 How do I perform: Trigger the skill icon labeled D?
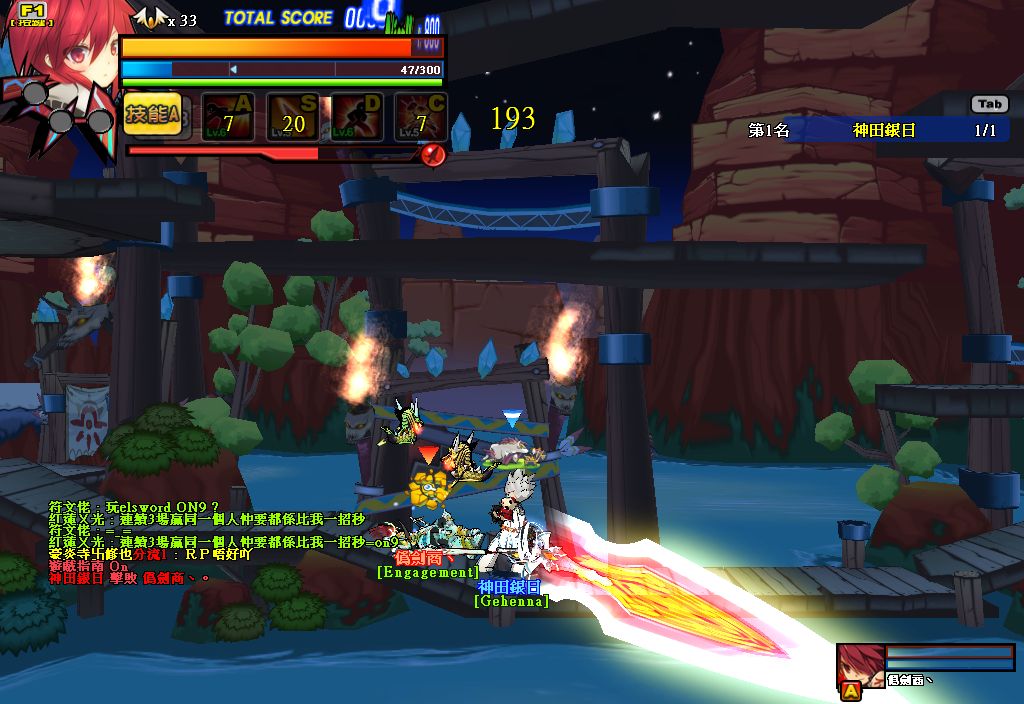tap(357, 117)
